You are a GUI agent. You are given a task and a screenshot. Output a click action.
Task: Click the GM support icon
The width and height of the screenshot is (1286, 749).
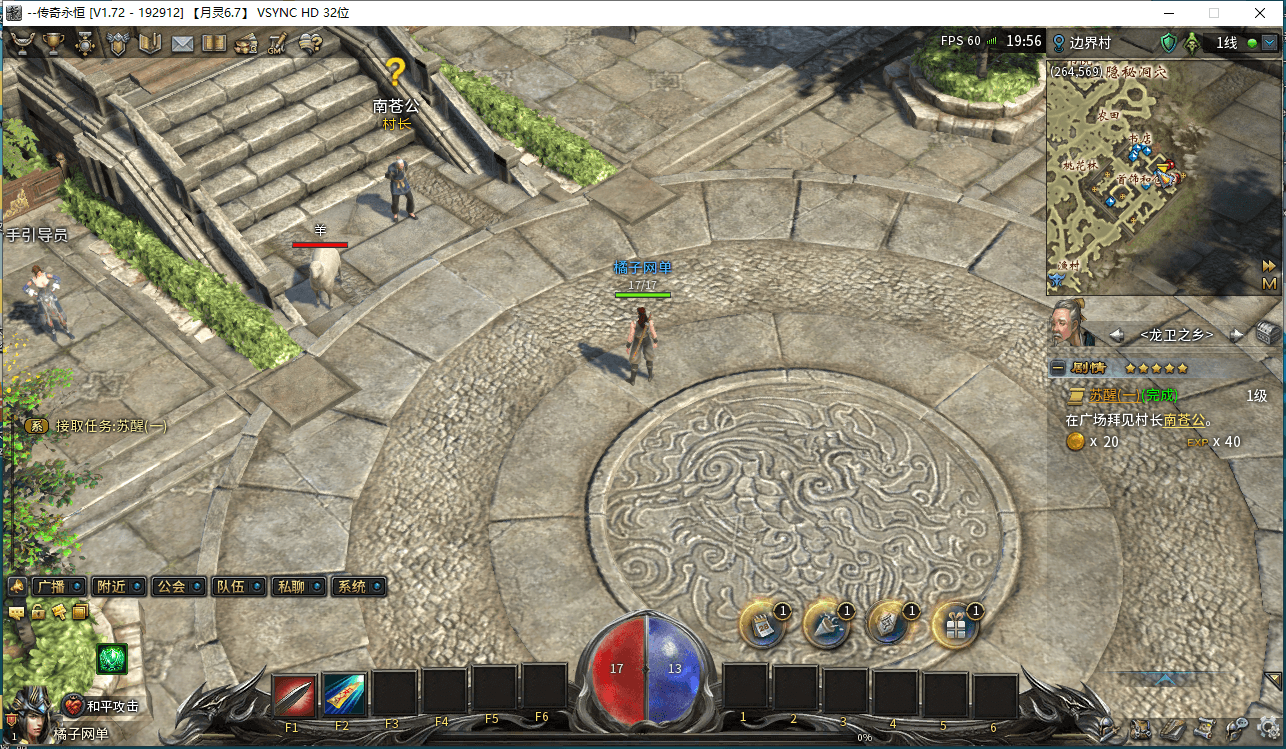[x=277, y=44]
